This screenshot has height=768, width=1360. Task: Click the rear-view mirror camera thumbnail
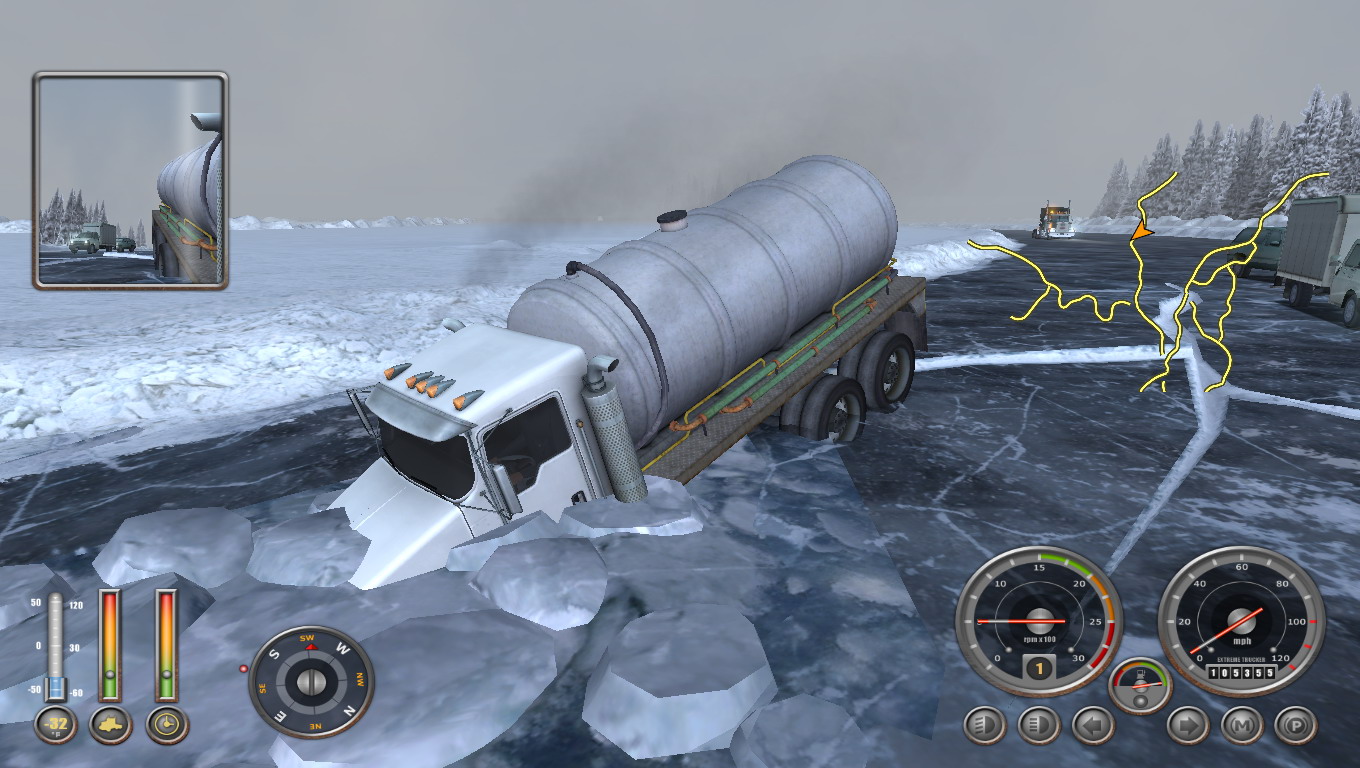tap(131, 181)
